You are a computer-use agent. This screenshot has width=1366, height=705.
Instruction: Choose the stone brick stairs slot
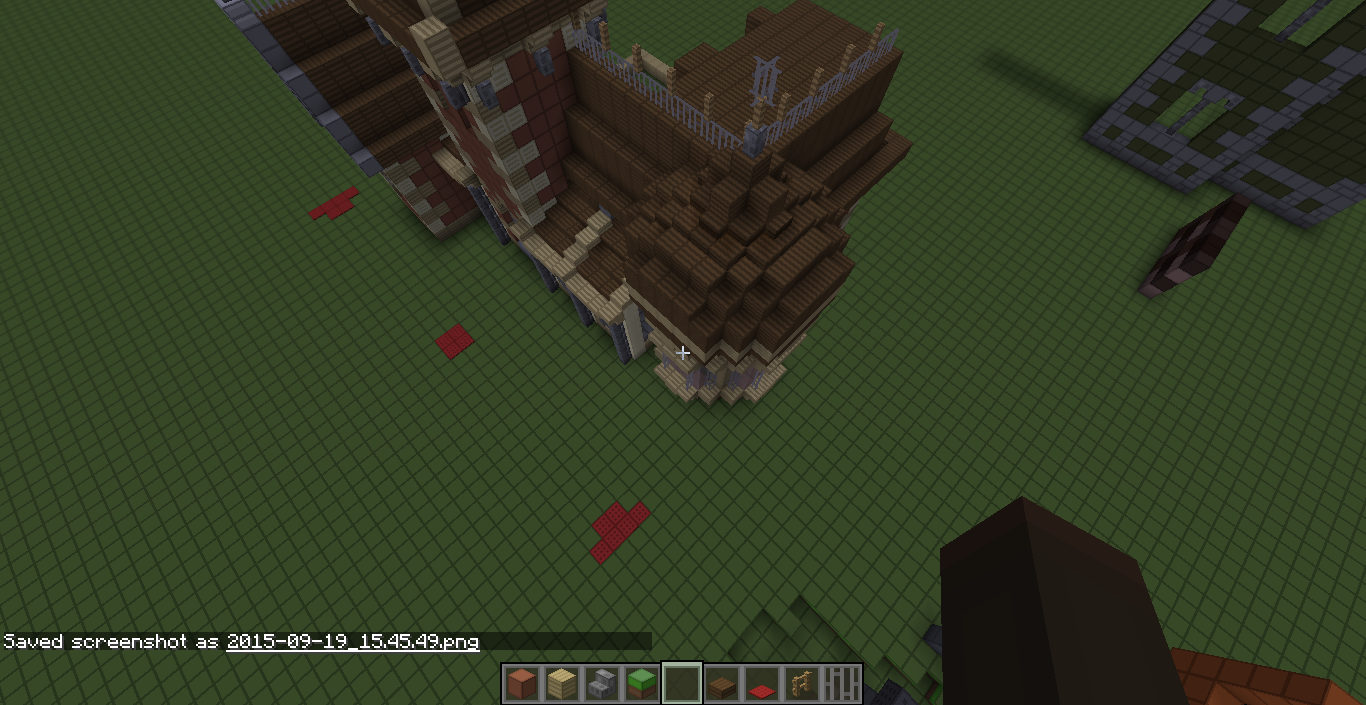pyautogui.click(x=602, y=684)
